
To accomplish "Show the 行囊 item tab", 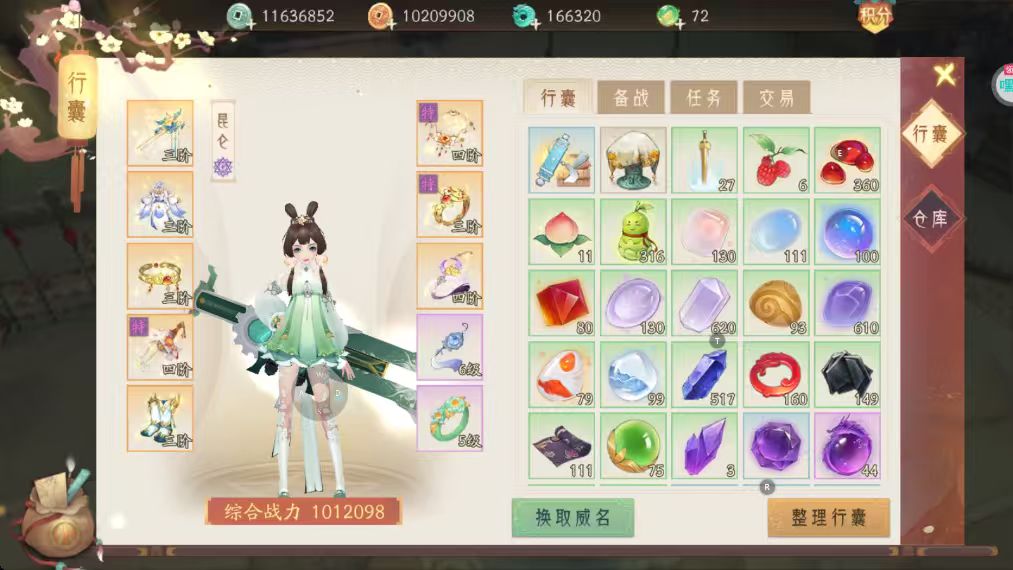I will point(558,98).
